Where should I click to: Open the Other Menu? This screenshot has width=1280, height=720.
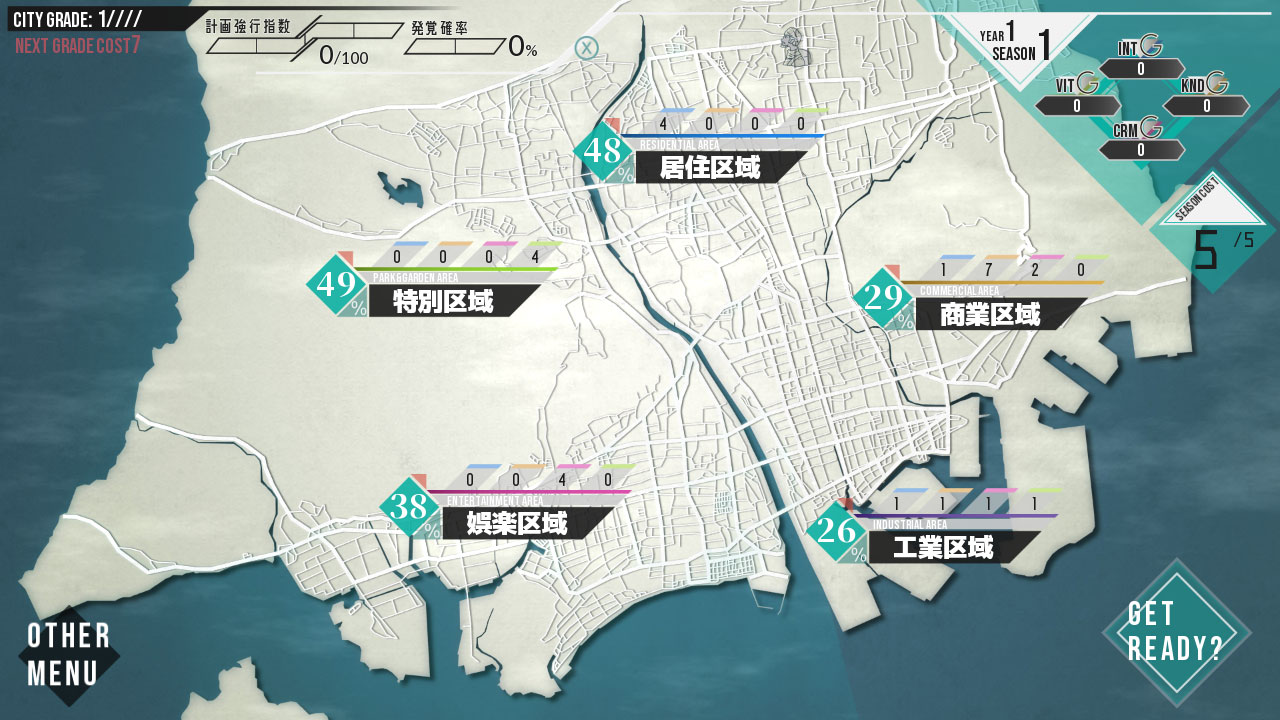[68, 655]
